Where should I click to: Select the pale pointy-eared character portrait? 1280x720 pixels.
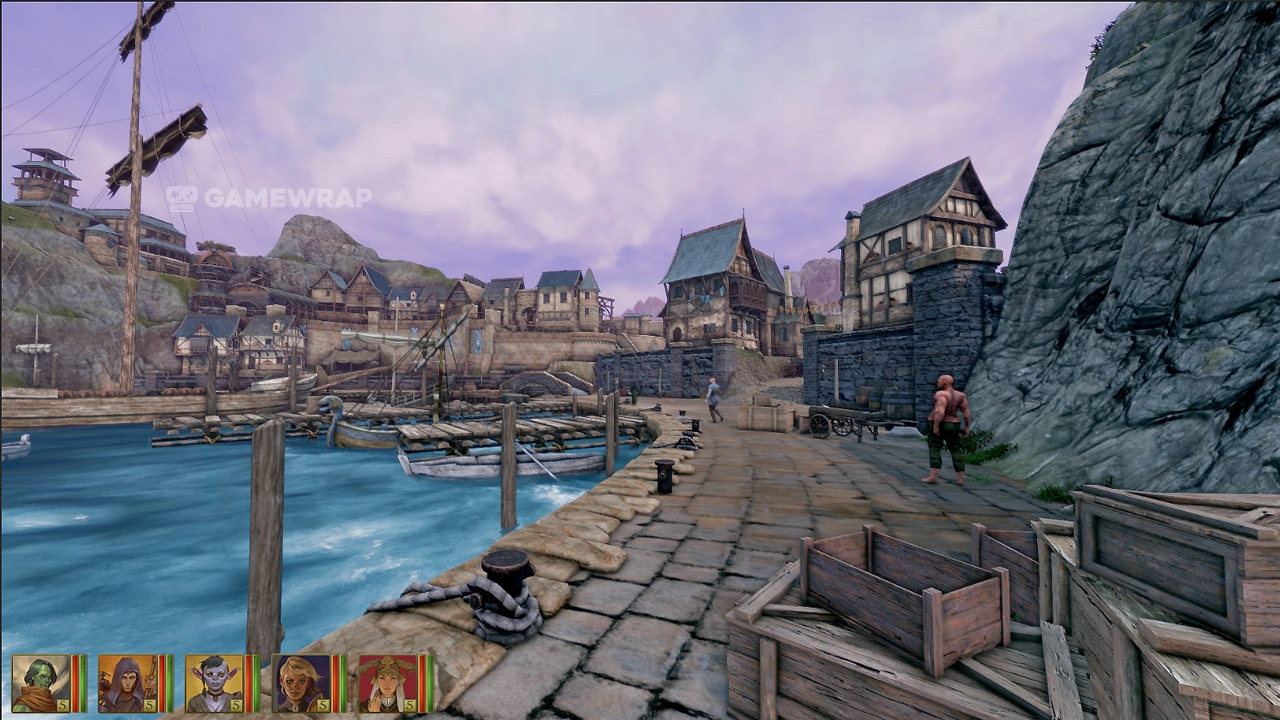(x=214, y=683)
